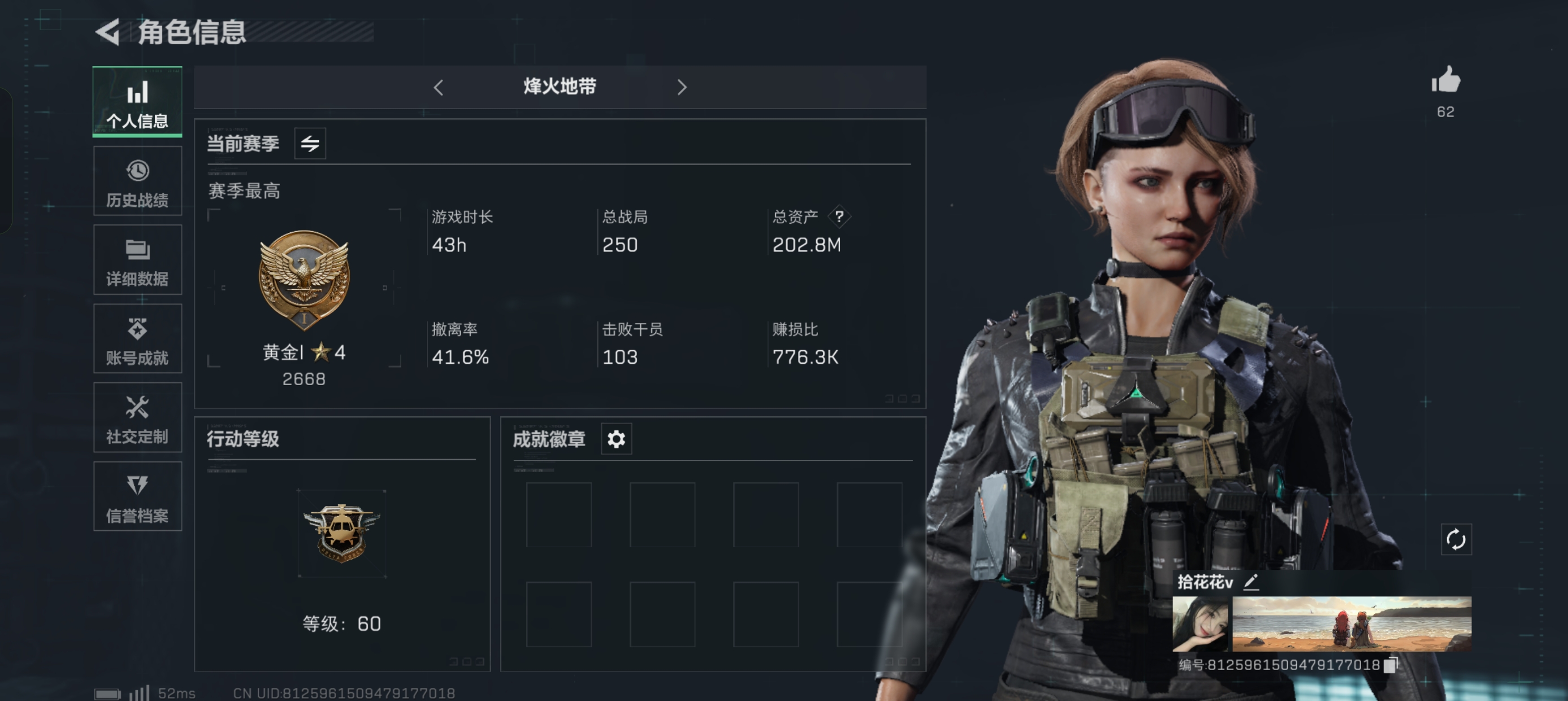Open the 历史战绩 tab
The image size is (1568, 701).
tap(137, 181)
